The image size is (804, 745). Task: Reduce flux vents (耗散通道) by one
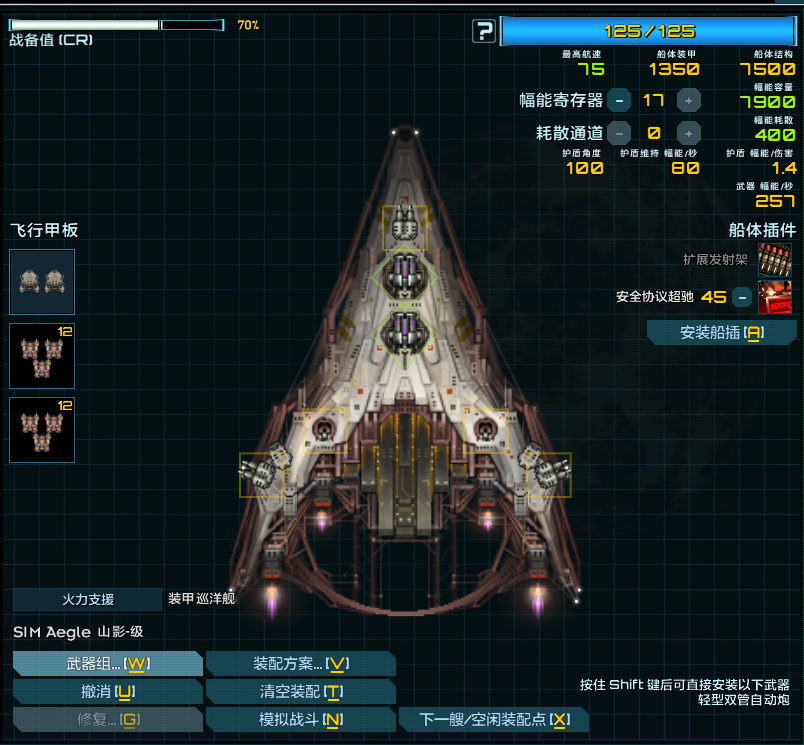tap(620, 132)
